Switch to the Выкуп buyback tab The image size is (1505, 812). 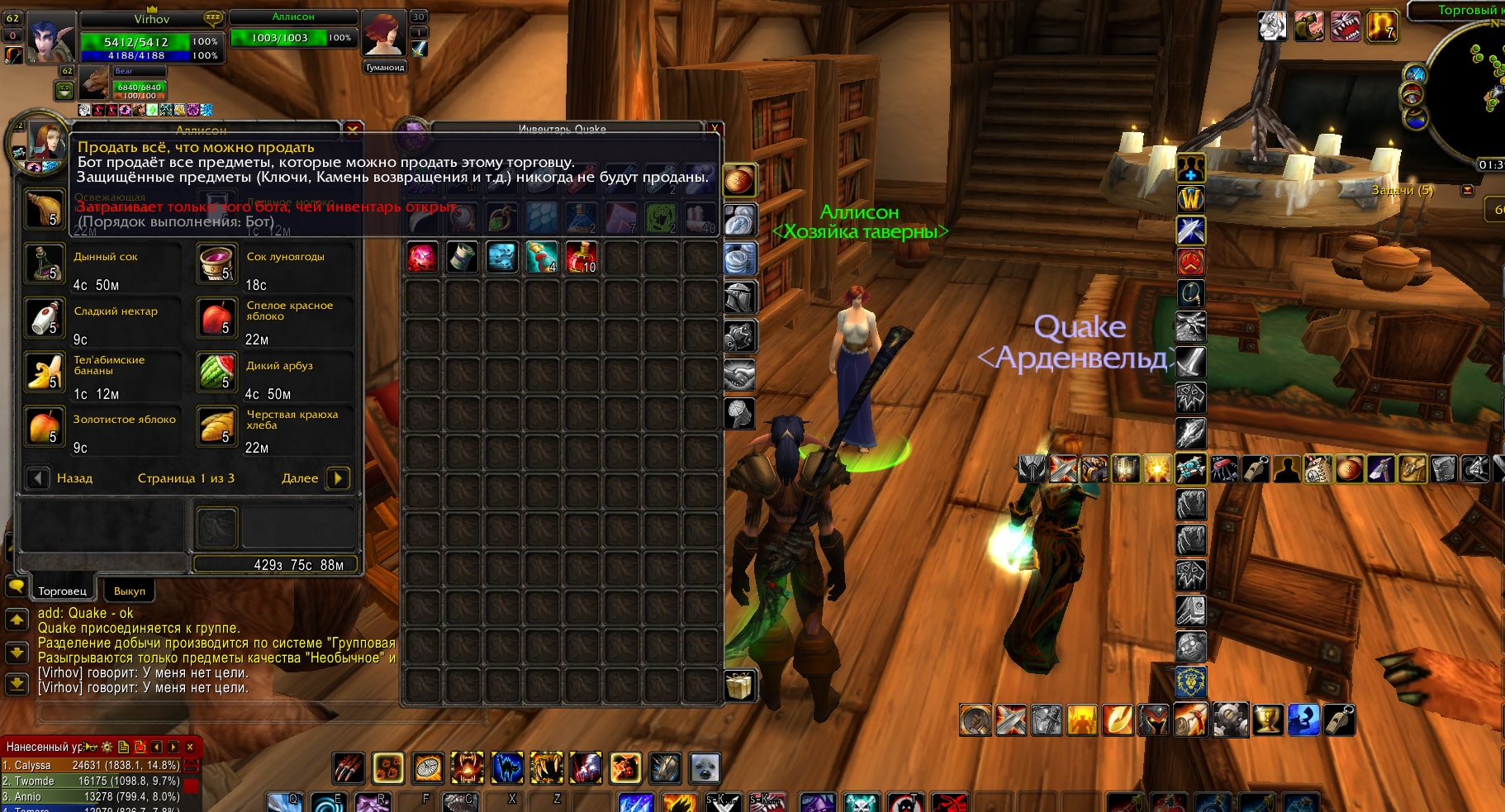tap(129, 591)
